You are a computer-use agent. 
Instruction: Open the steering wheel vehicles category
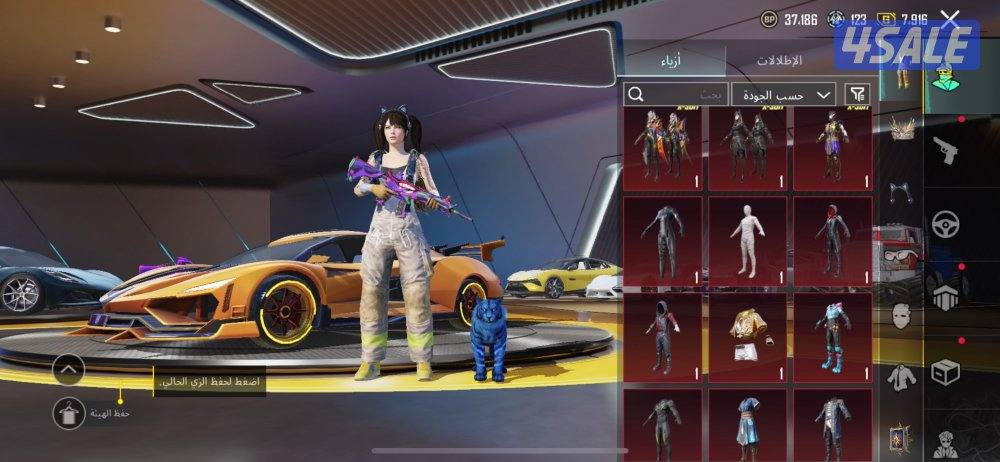[944, 225]
